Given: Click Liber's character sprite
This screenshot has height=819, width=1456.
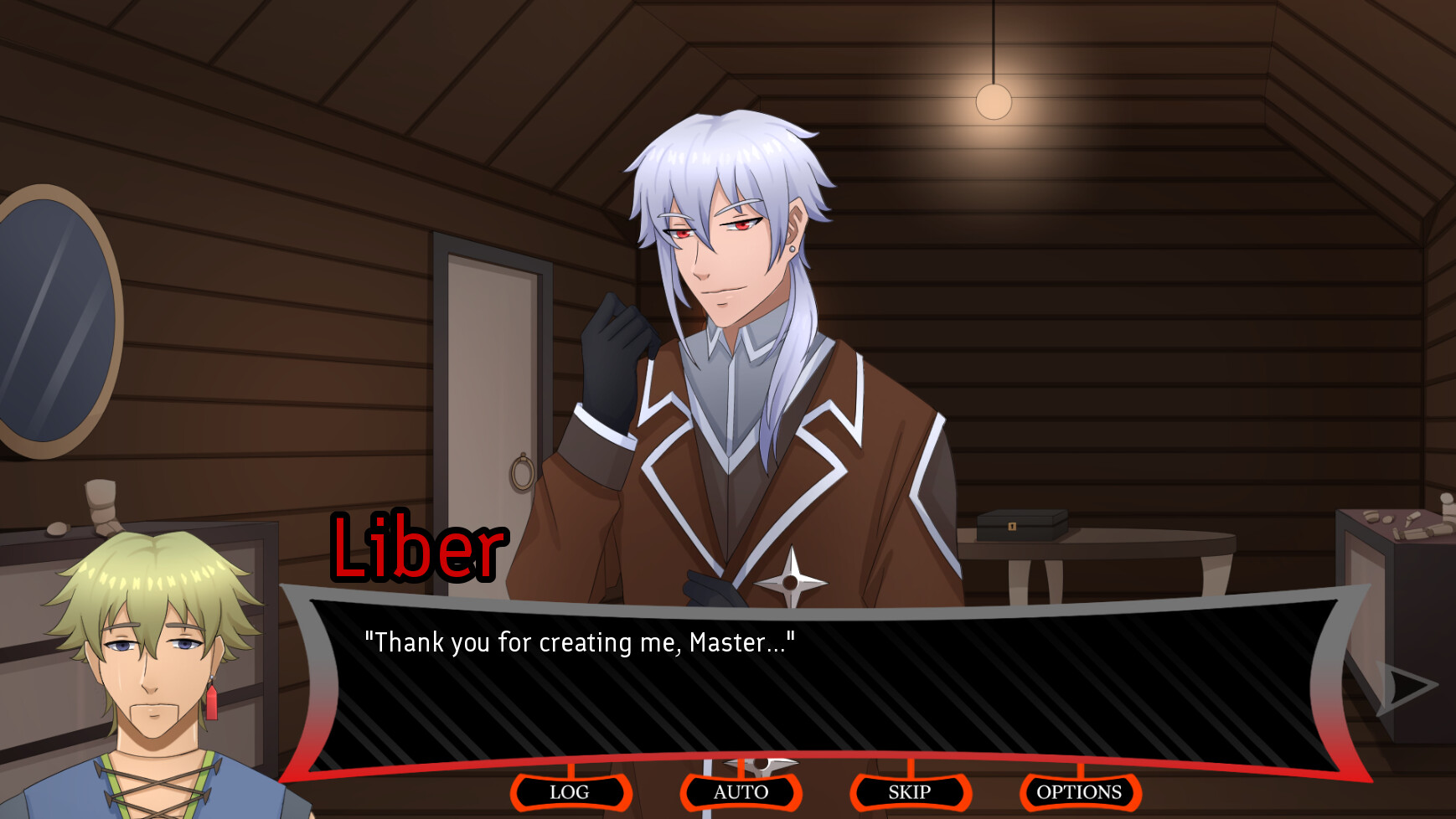Looking at the screenshot, I should 737,335.
